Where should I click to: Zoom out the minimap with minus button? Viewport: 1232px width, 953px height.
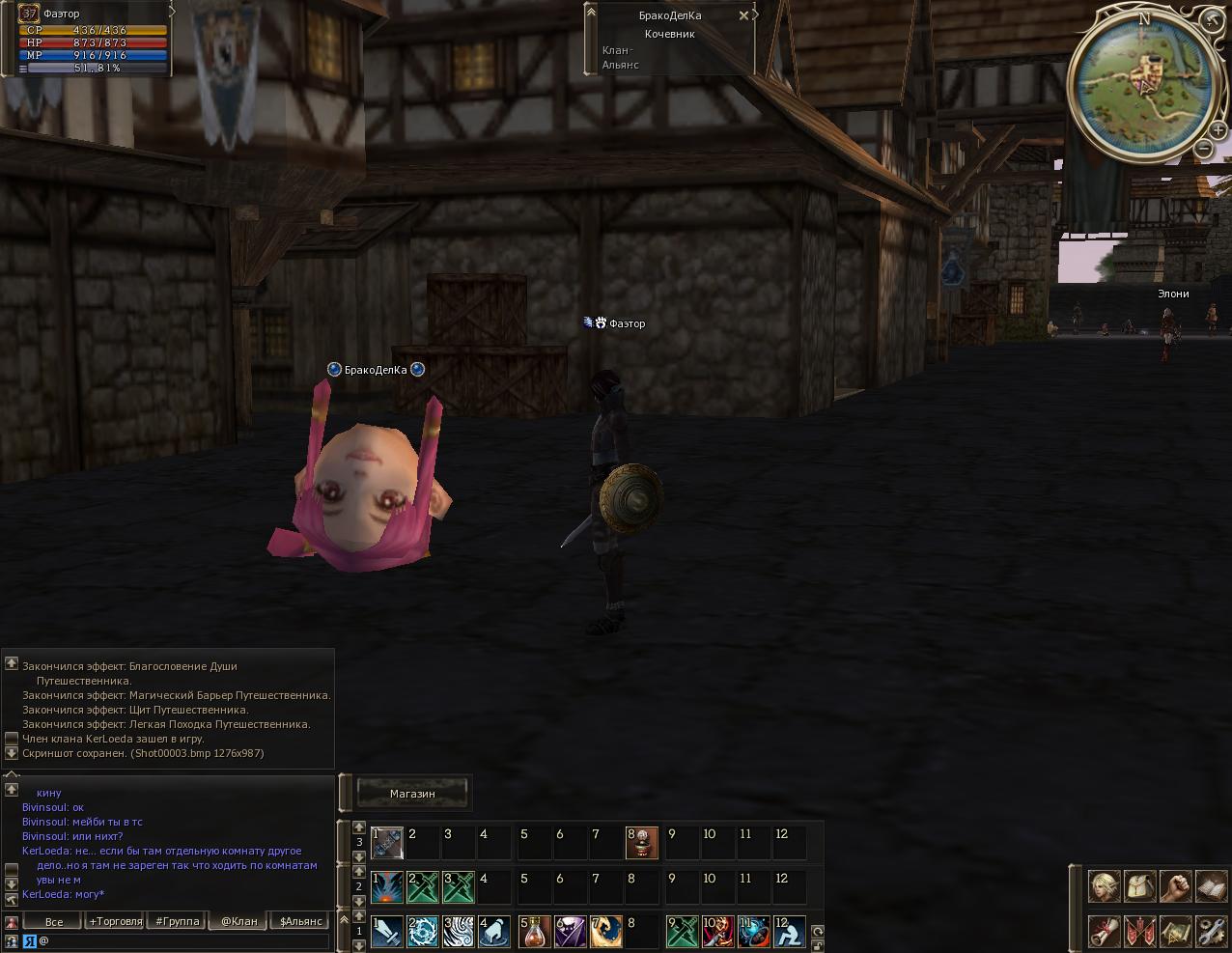(x=1203, y=148)
